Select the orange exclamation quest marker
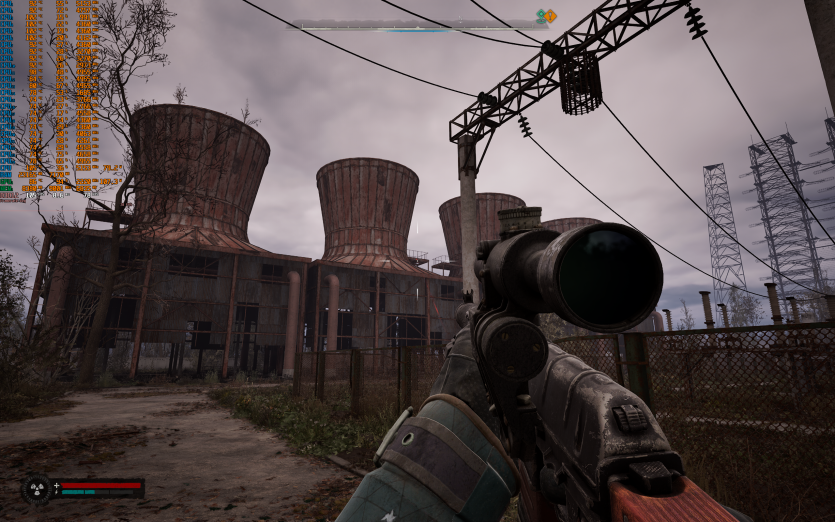 coord(550,16)
